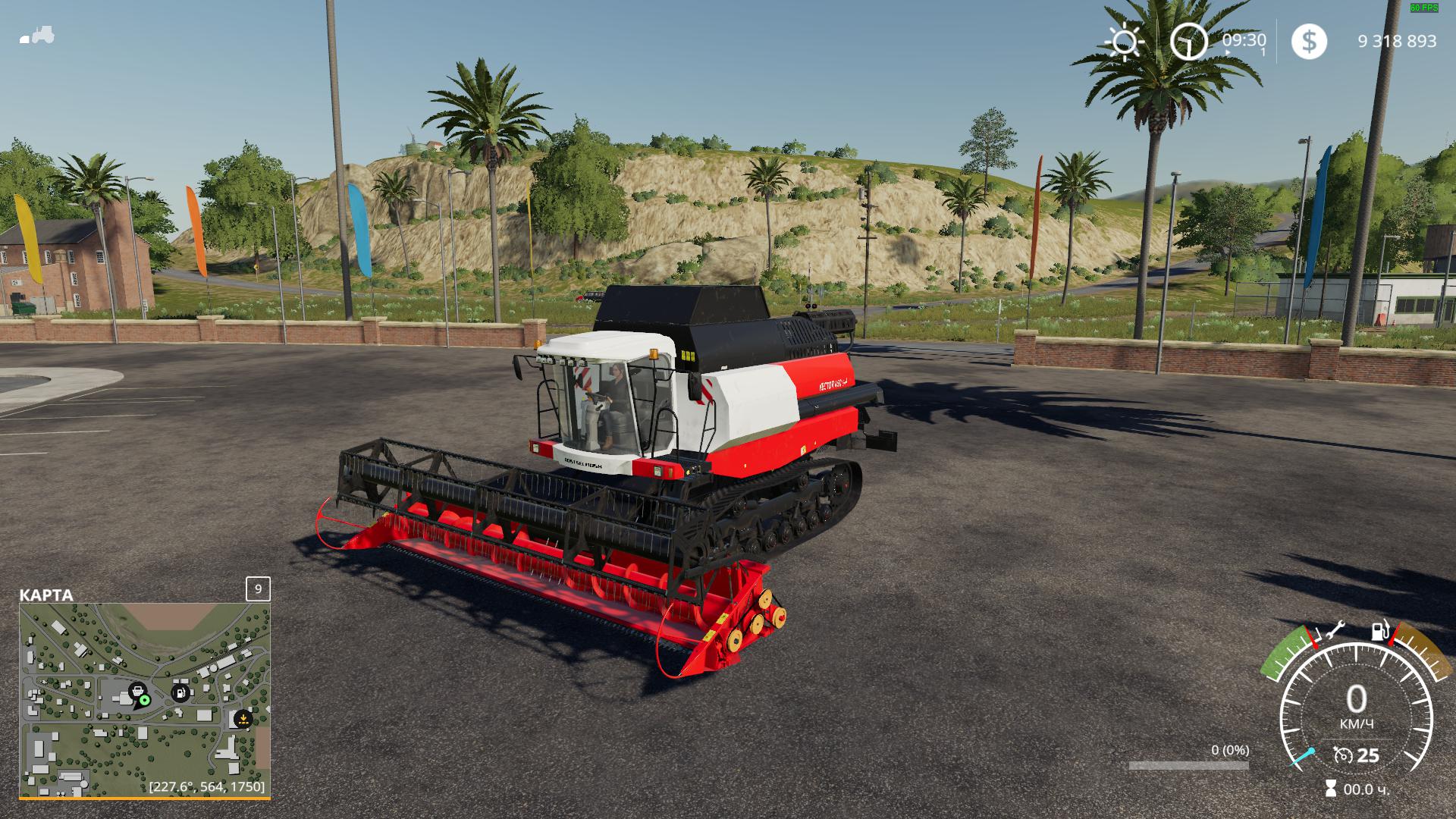The image size is (1456, 819).
Task: Click the weather forecast sun icon
Action: [x=1125, y=42]
